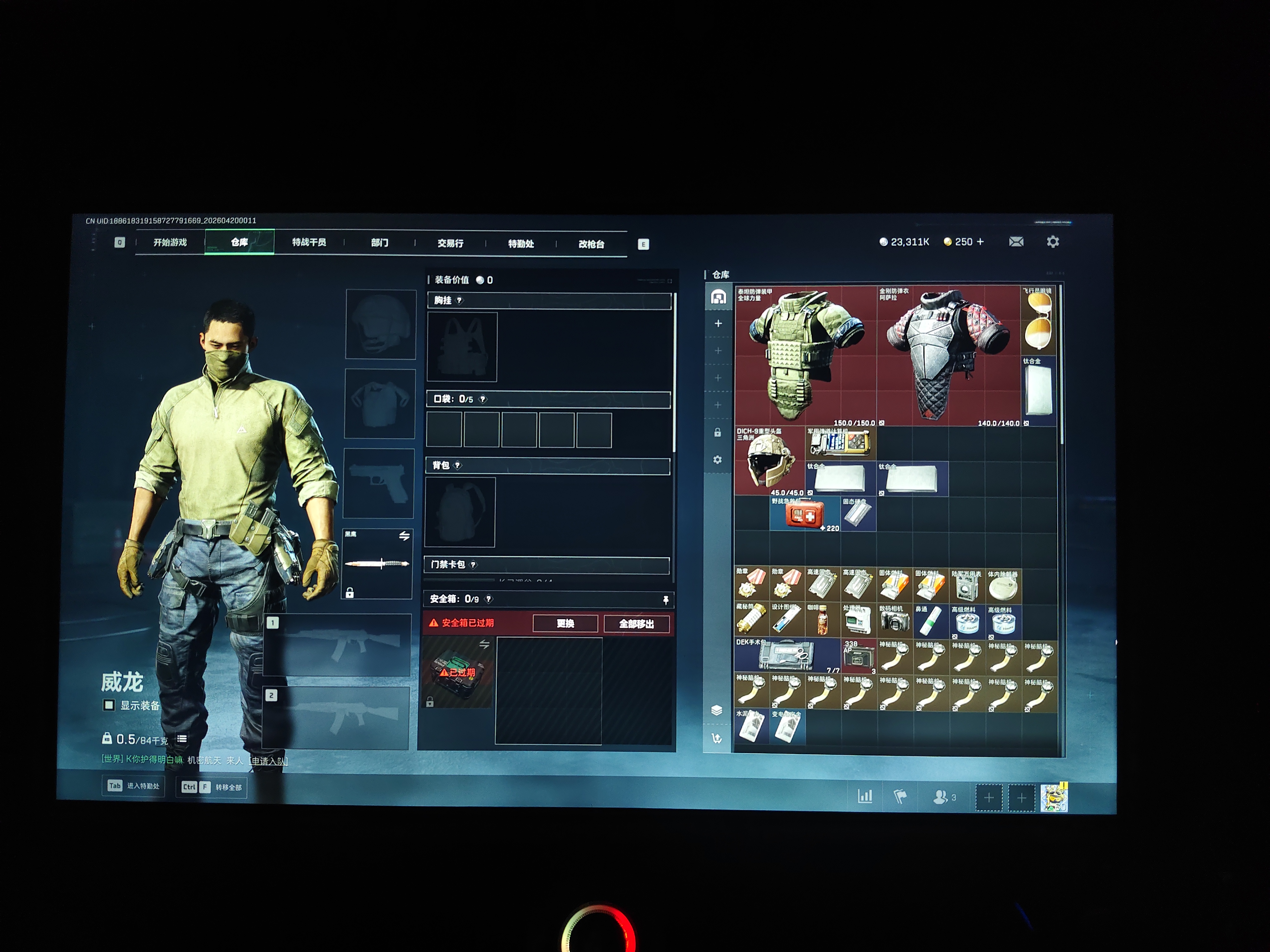Select the knife melee weapon slot
The width and height of the screenshot is (1270, 952).
click(x=377, y=564)
